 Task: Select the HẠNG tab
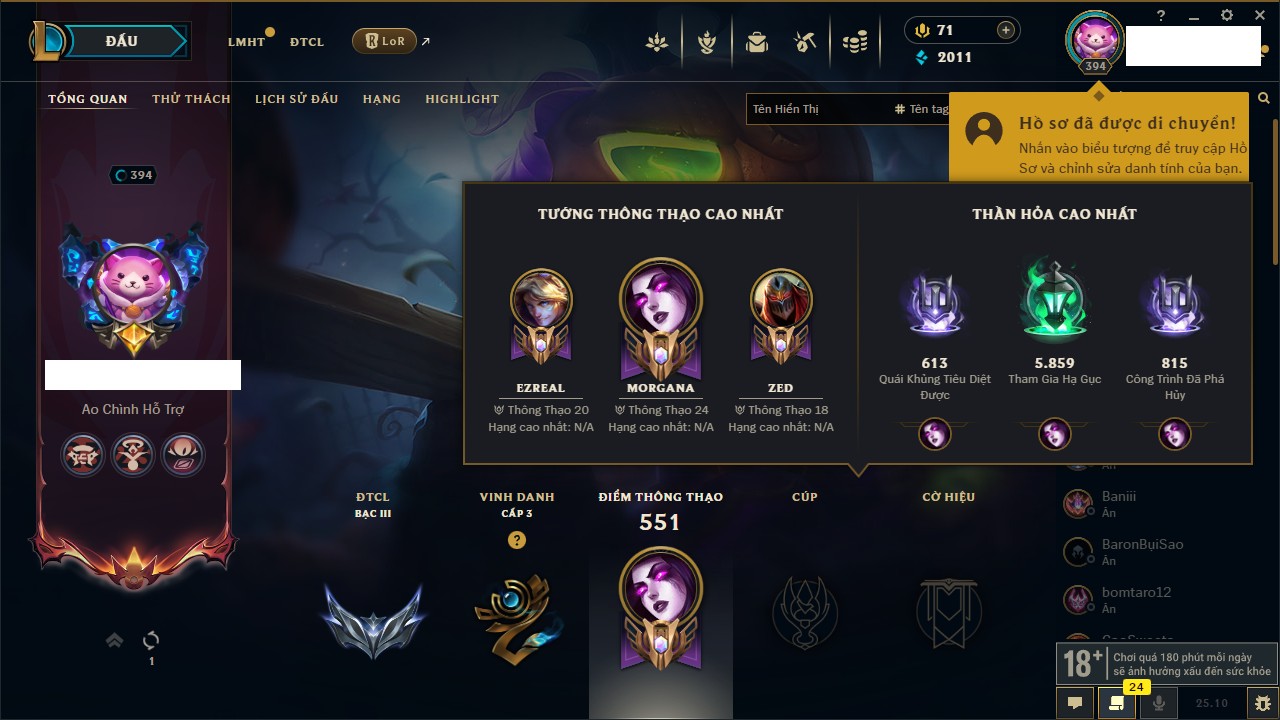pyautogui.click(x=381, y=99)
